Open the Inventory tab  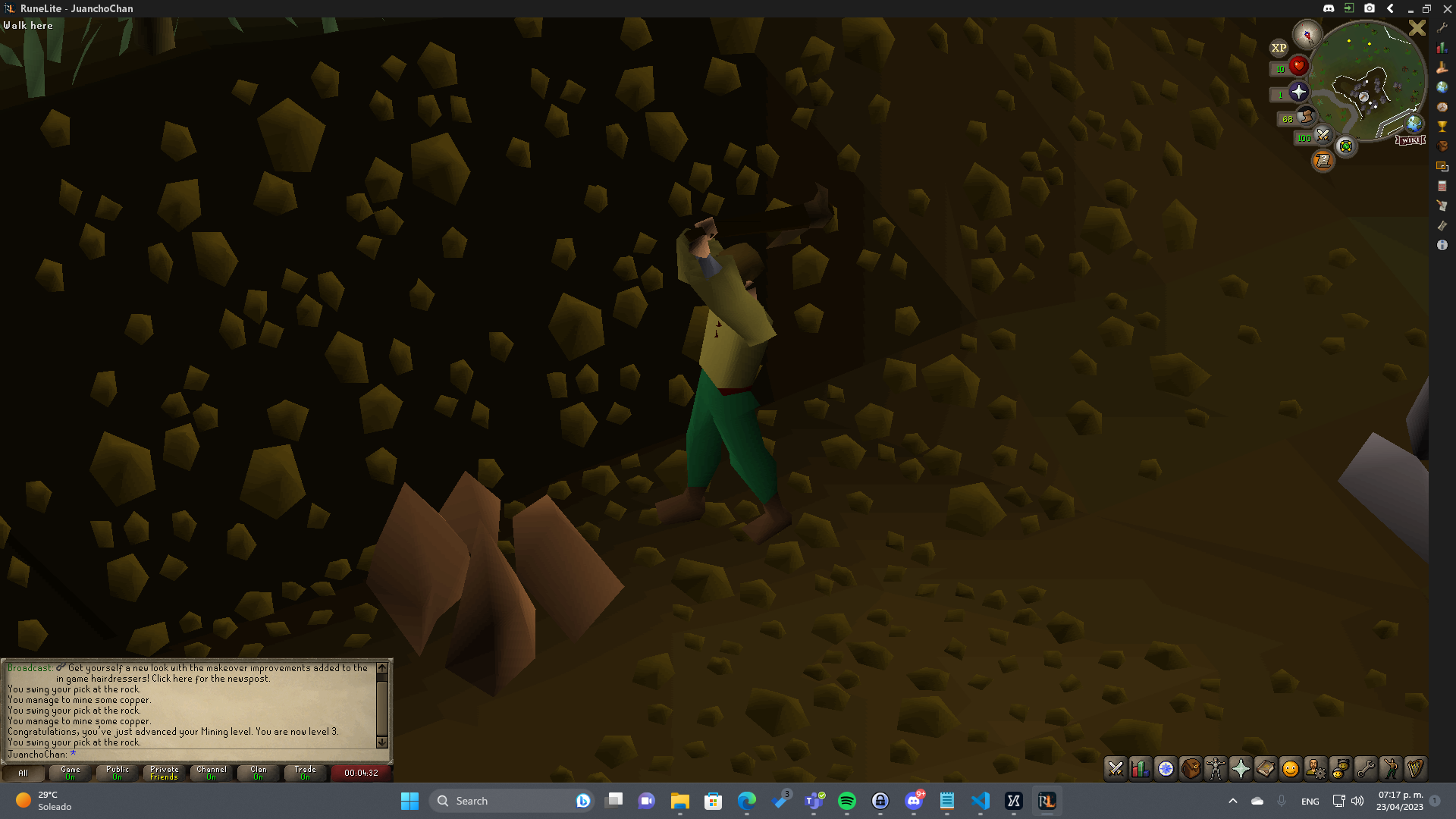tap(1191, 768)
